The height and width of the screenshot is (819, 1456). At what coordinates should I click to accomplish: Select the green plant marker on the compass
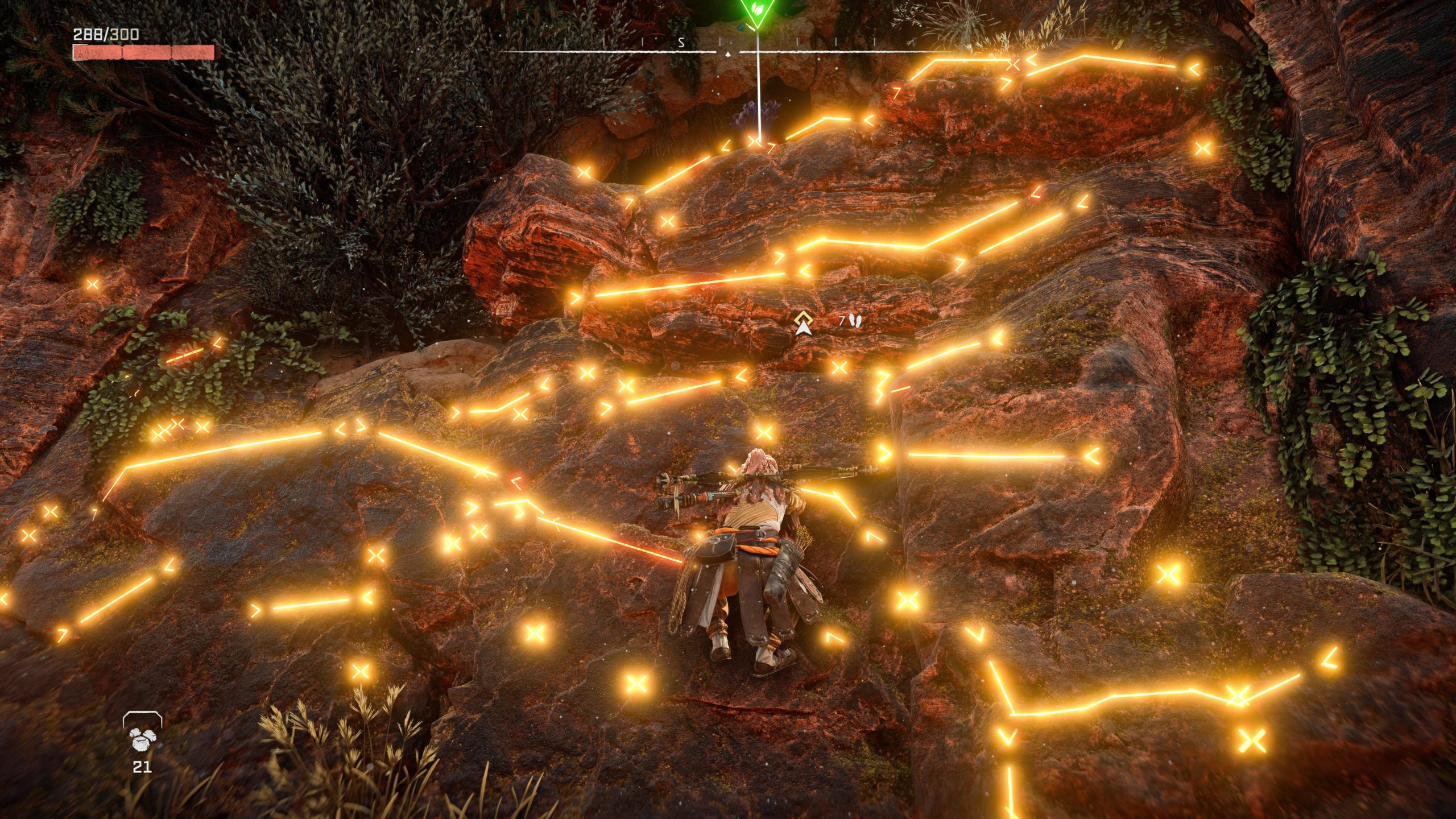[x=756, y=11]
